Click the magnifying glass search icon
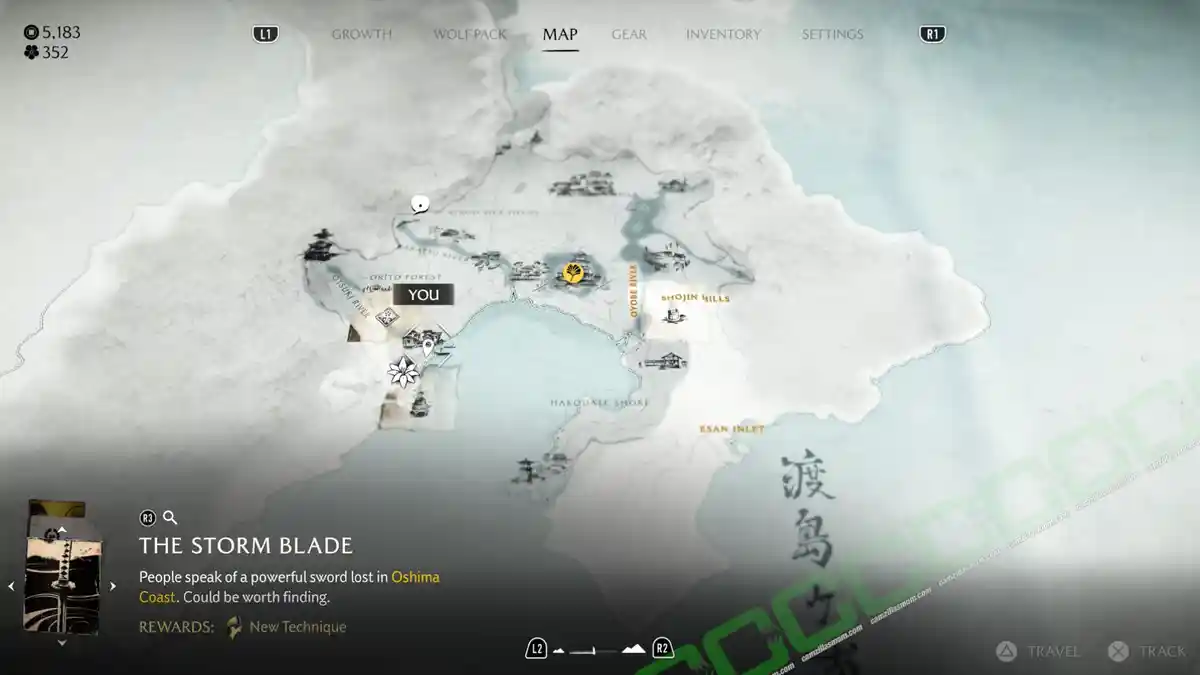This screenshot has height=675, width=1200. tap(170, 518)
